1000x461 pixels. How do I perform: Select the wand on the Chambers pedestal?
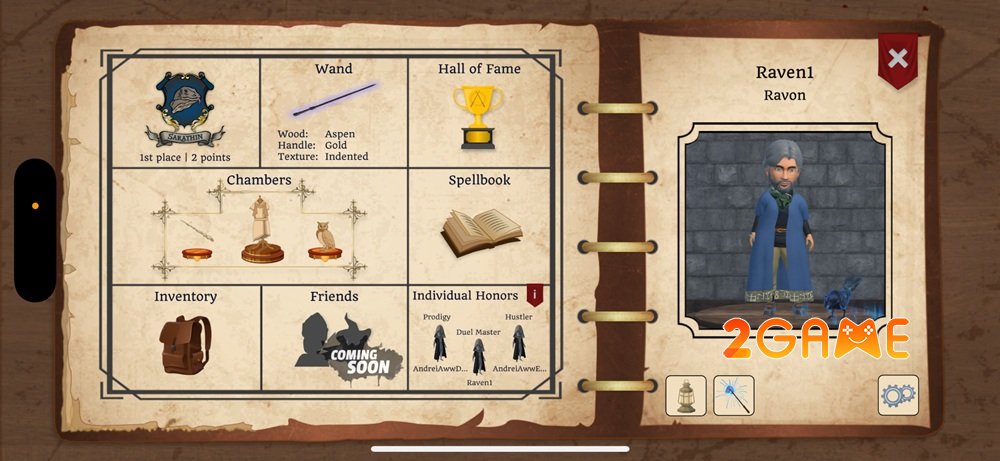[197, 235]
